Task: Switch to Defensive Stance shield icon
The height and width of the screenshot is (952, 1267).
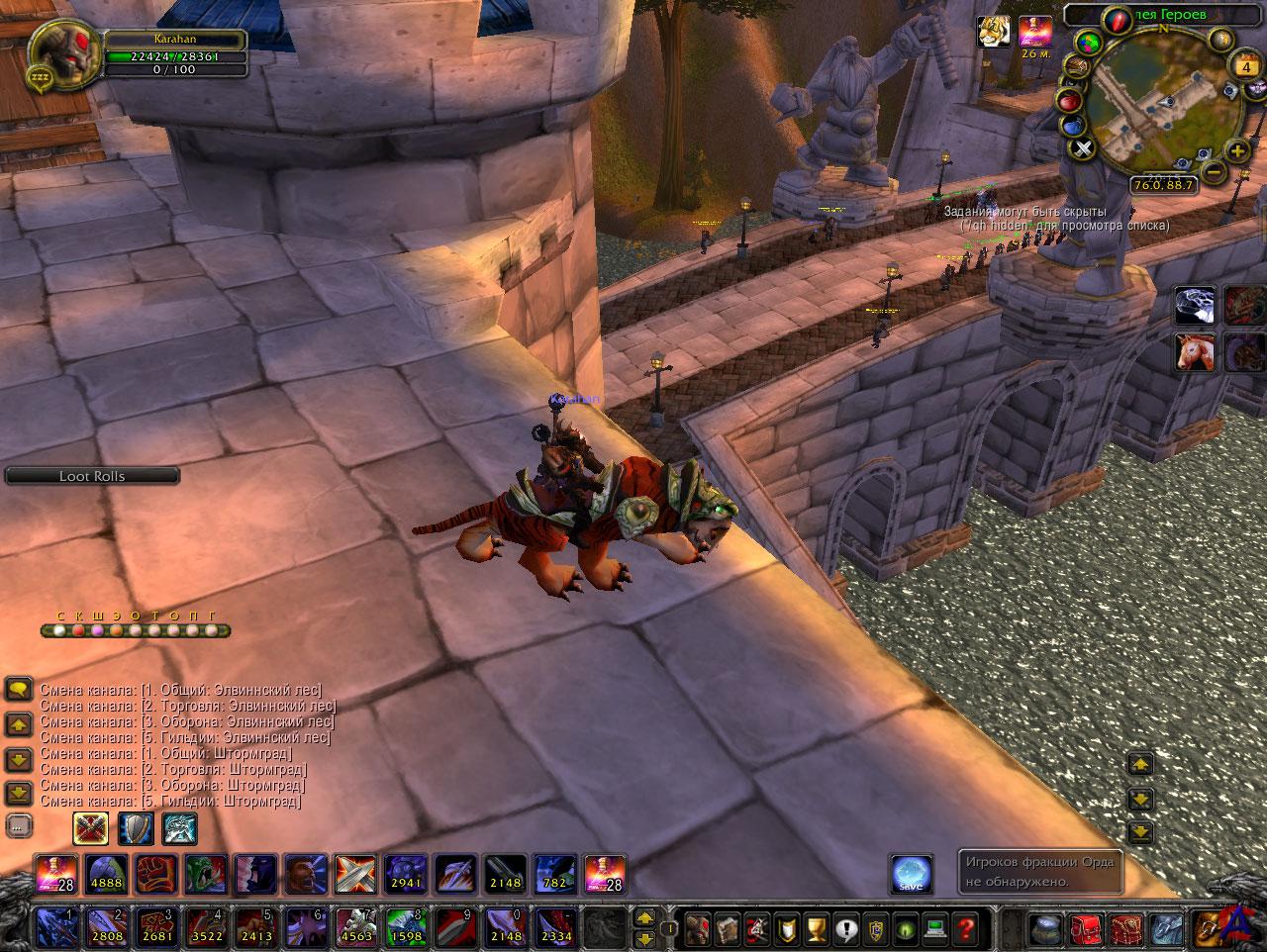Action: point(136,828)
